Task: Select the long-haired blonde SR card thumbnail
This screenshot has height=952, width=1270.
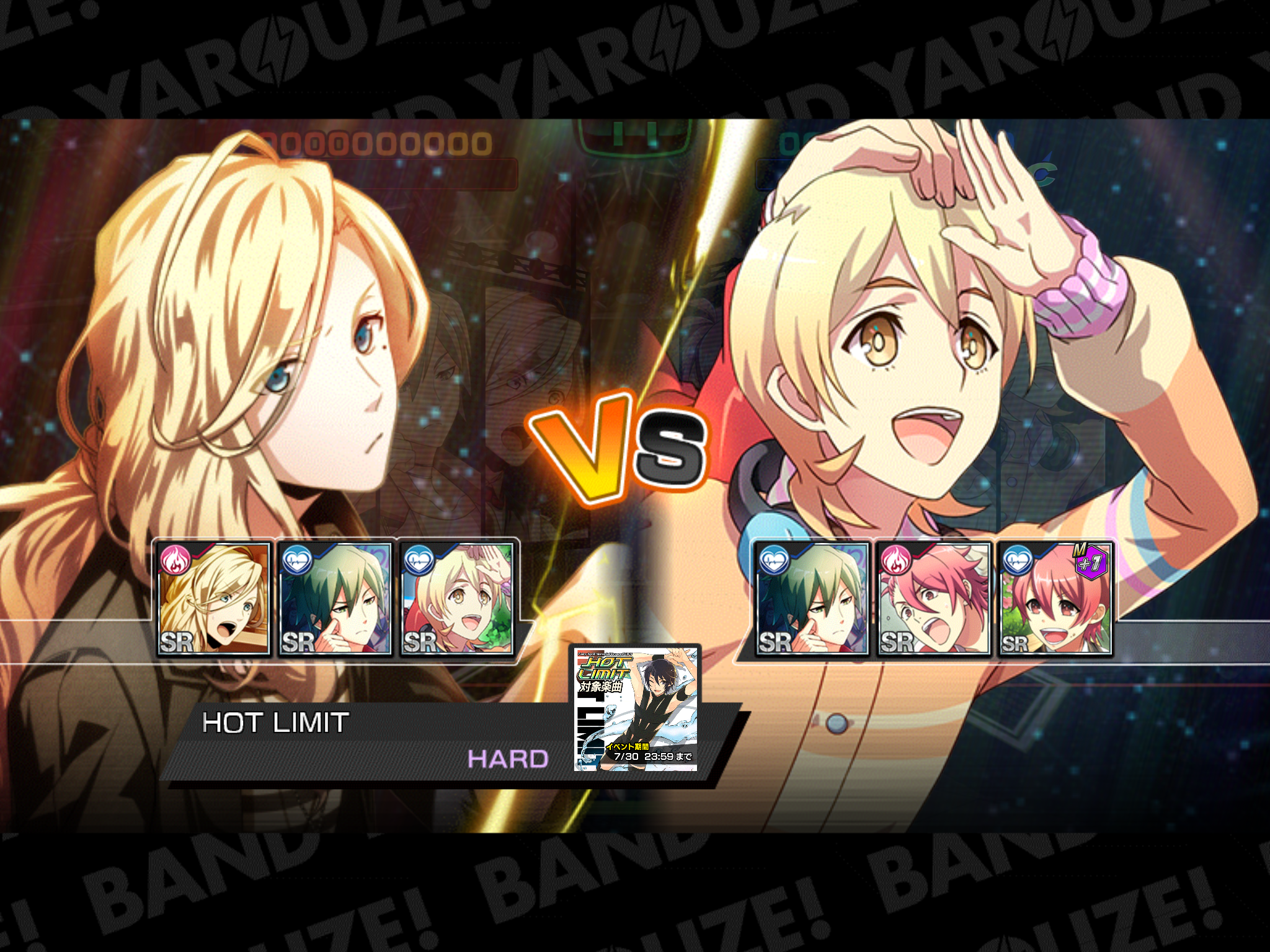Action: tap(213, 599)
